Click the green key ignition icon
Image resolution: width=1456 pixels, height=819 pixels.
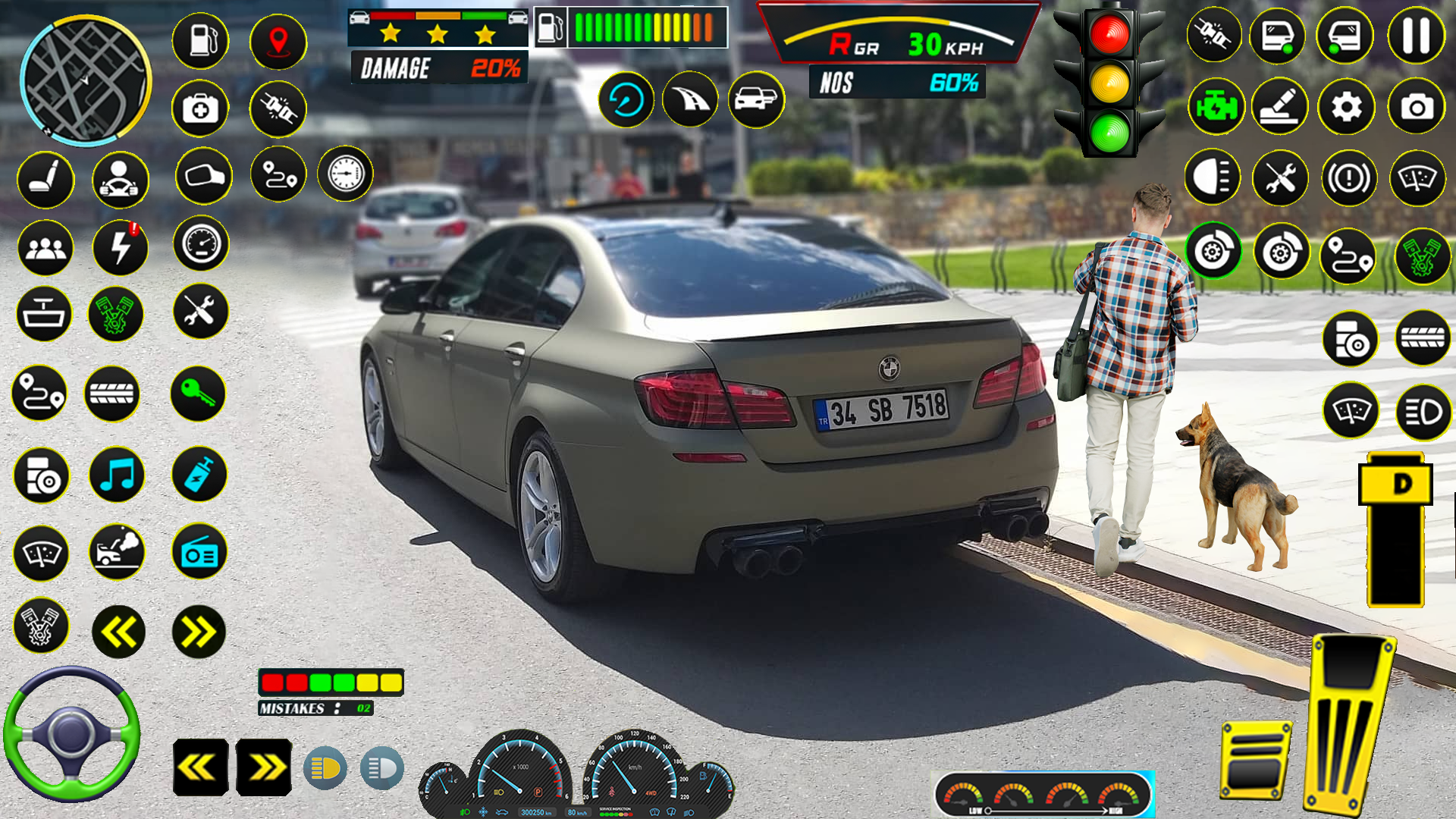(x=199, y=394)
